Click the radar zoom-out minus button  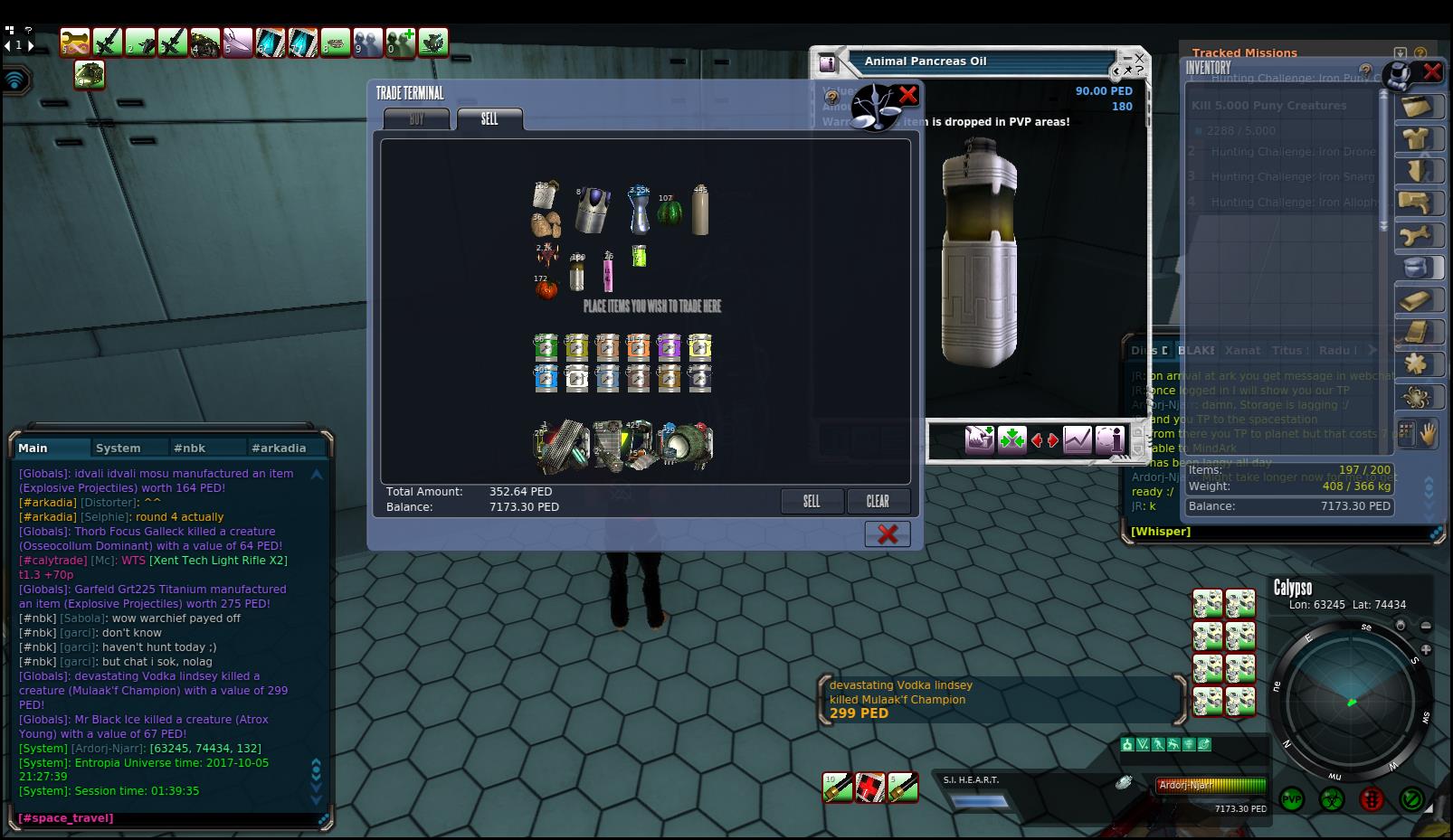click(1426, 626)
